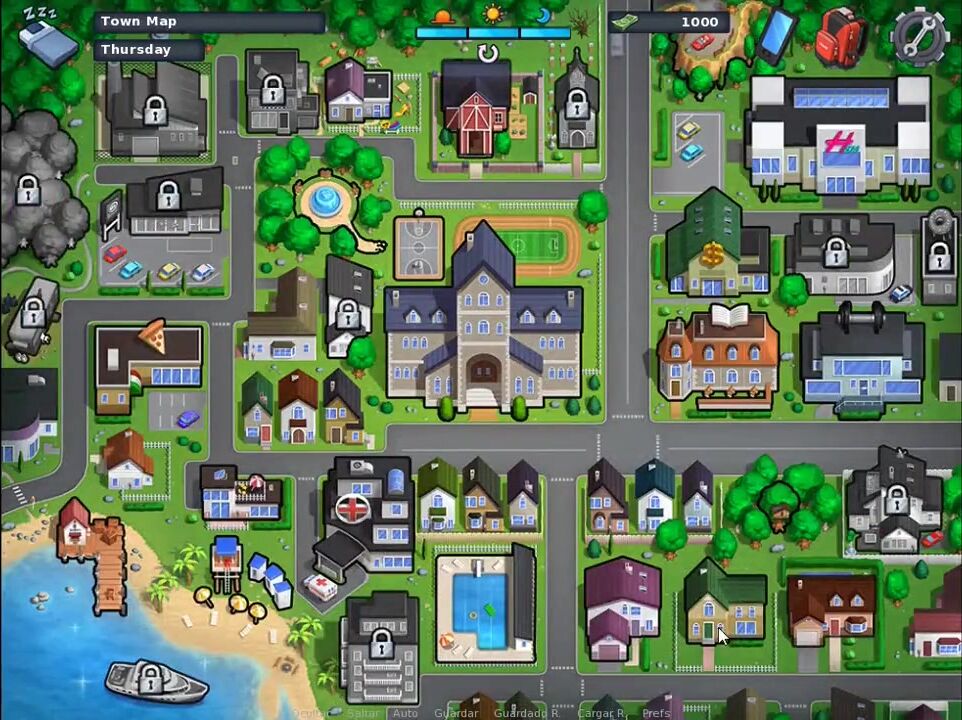Open Prefs from the bottom menu
The height and width of the screenshot is (720, 962).
click(656, 713)
